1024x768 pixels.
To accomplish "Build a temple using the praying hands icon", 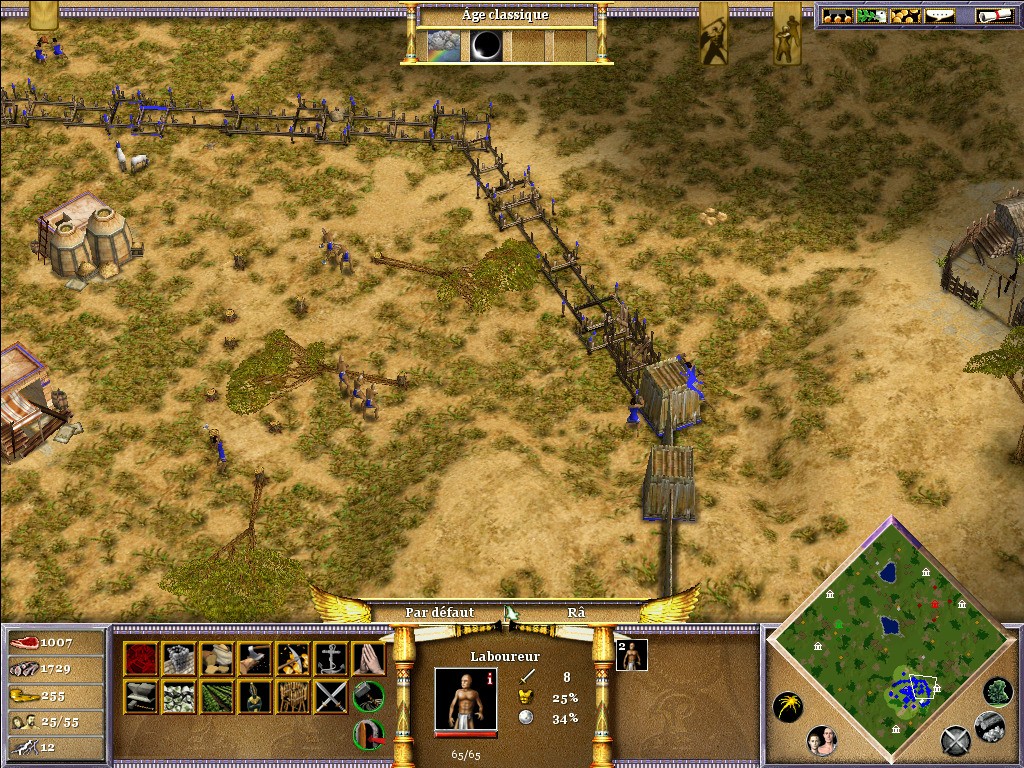I will click(369, 658).
